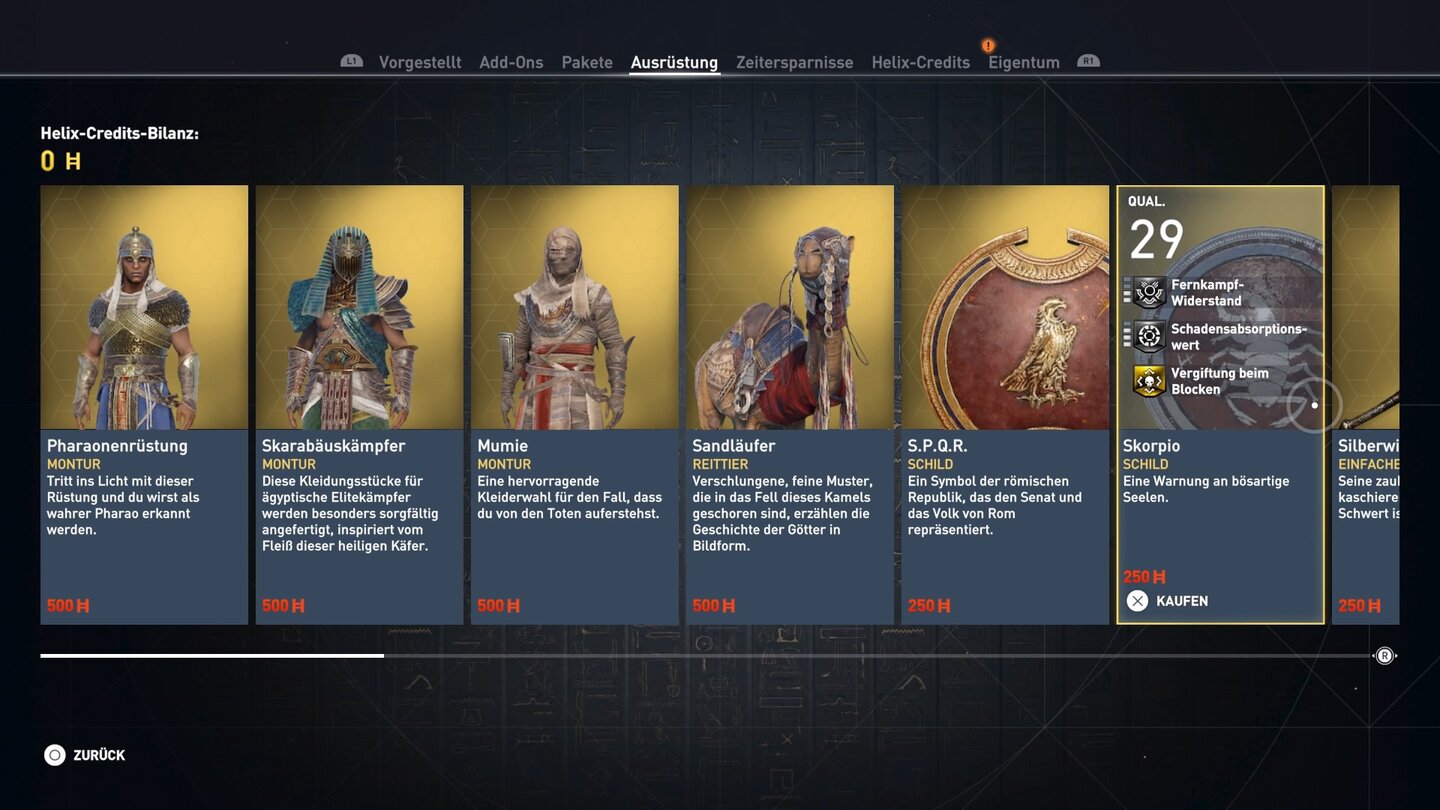Click the horizontal store scrollbar
This screenshot has height=810, width=1440.
point(700,656)
